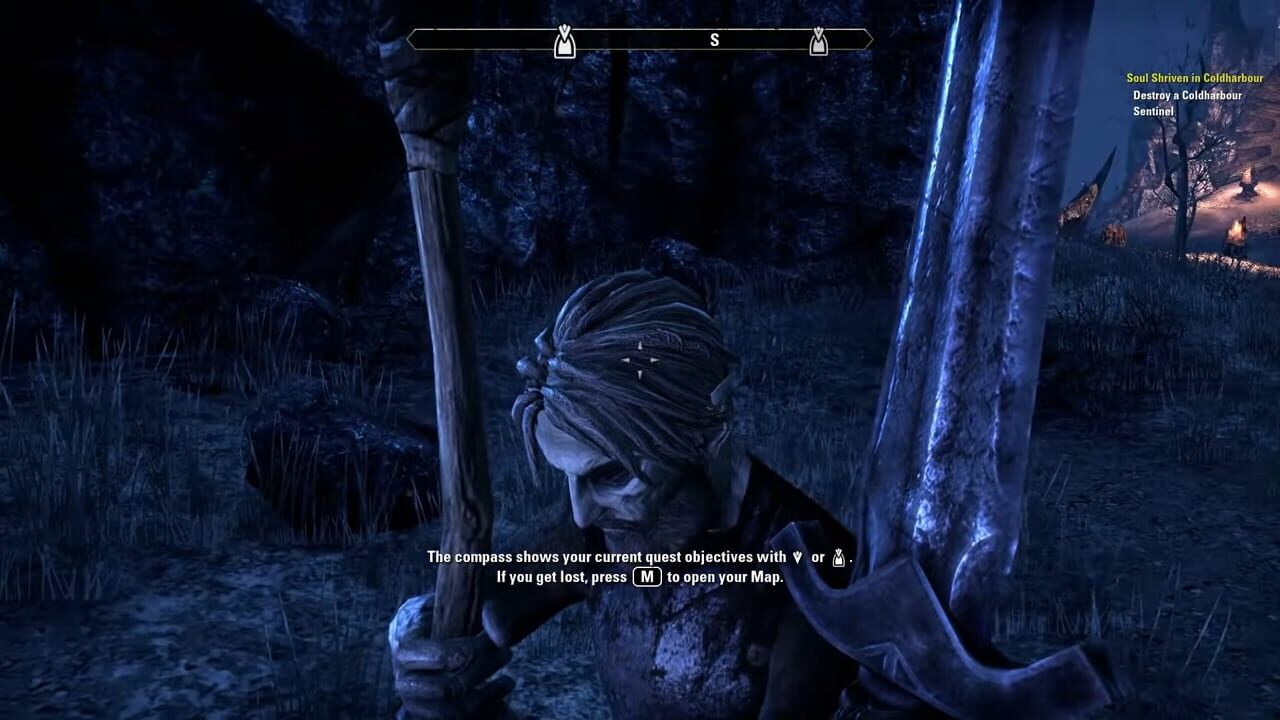Click the S south marker on the compass
The width and height of the screenshot is (1280, 720).
tap(715, 40)
